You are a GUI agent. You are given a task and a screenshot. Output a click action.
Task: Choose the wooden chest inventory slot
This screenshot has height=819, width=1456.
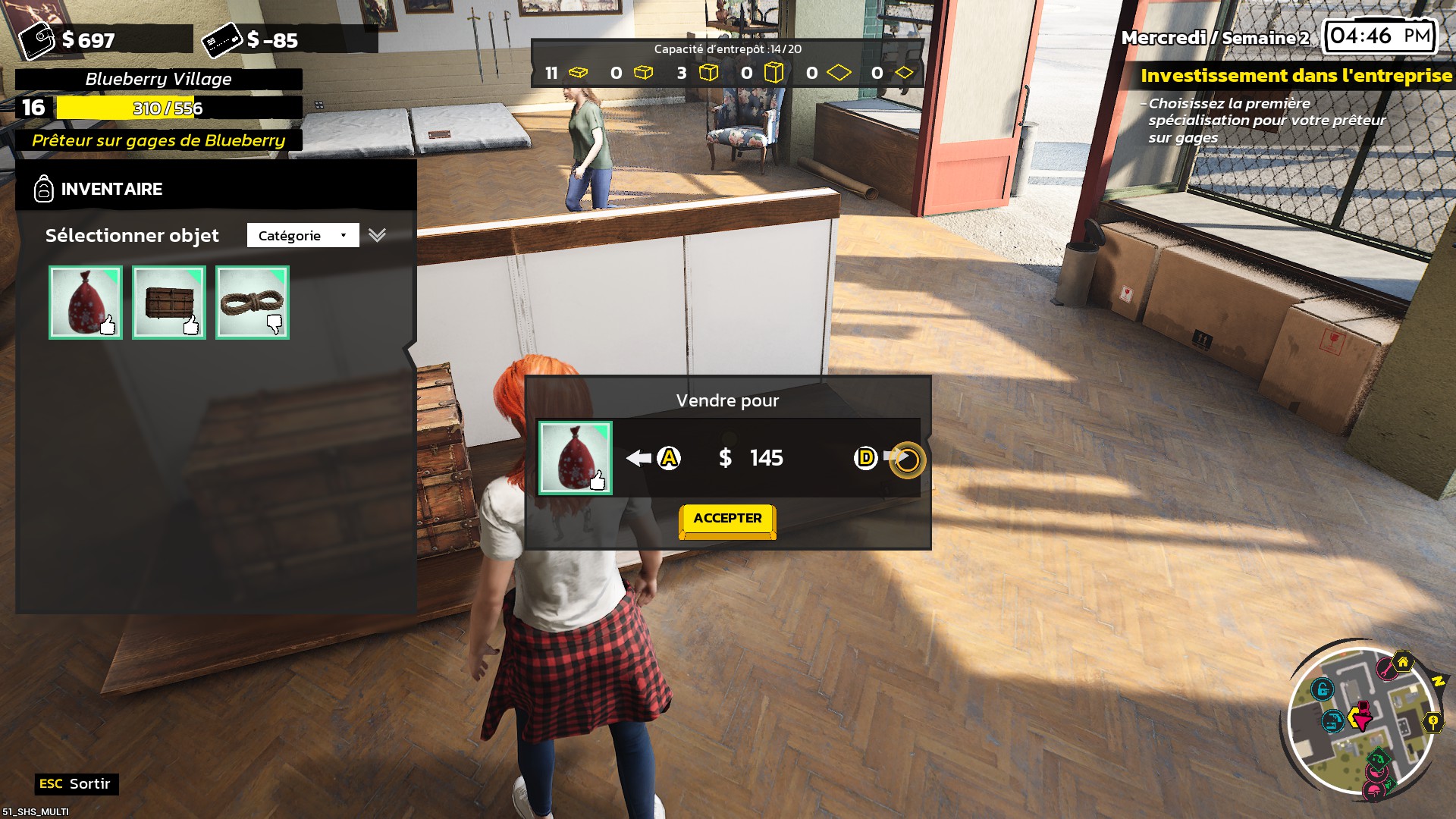[x=169, y=303]
